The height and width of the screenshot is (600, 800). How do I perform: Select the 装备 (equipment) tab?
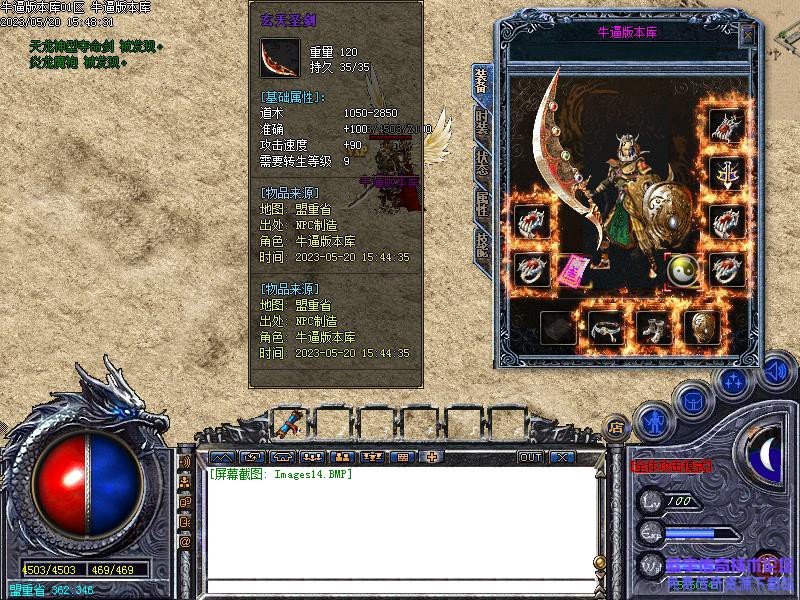(x=481, y=82)
